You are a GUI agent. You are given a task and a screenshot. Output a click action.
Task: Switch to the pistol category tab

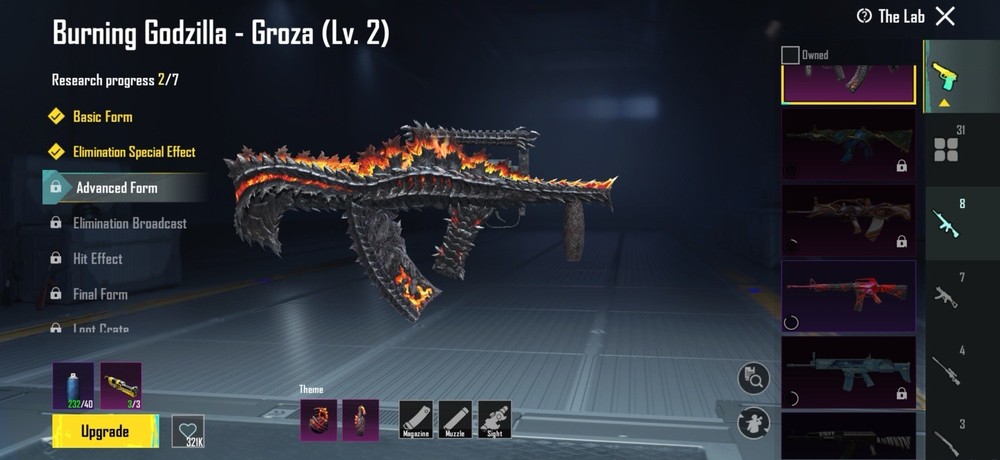pos(943,75)
